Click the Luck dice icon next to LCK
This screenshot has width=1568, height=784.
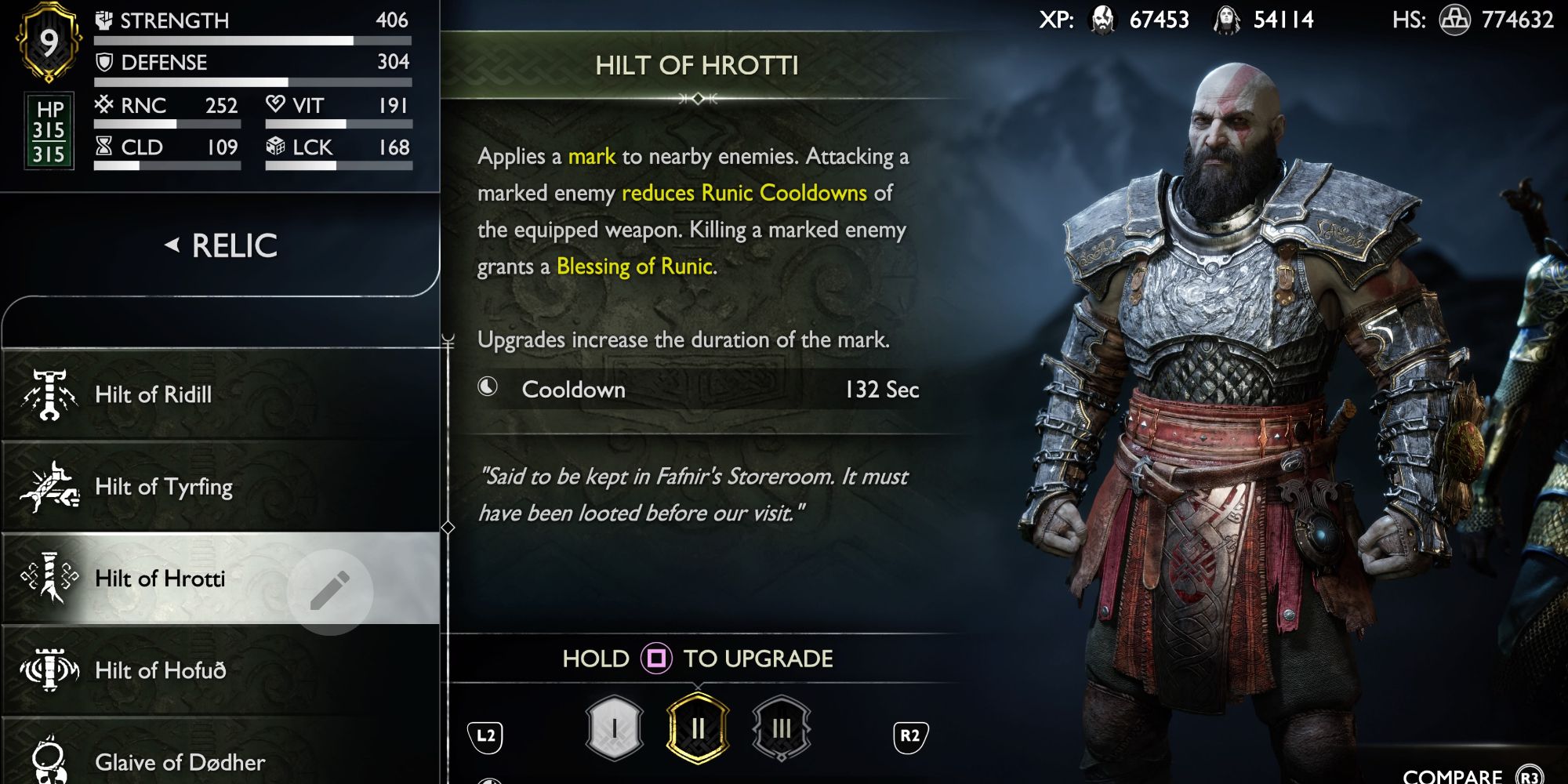tap(275, 147)
